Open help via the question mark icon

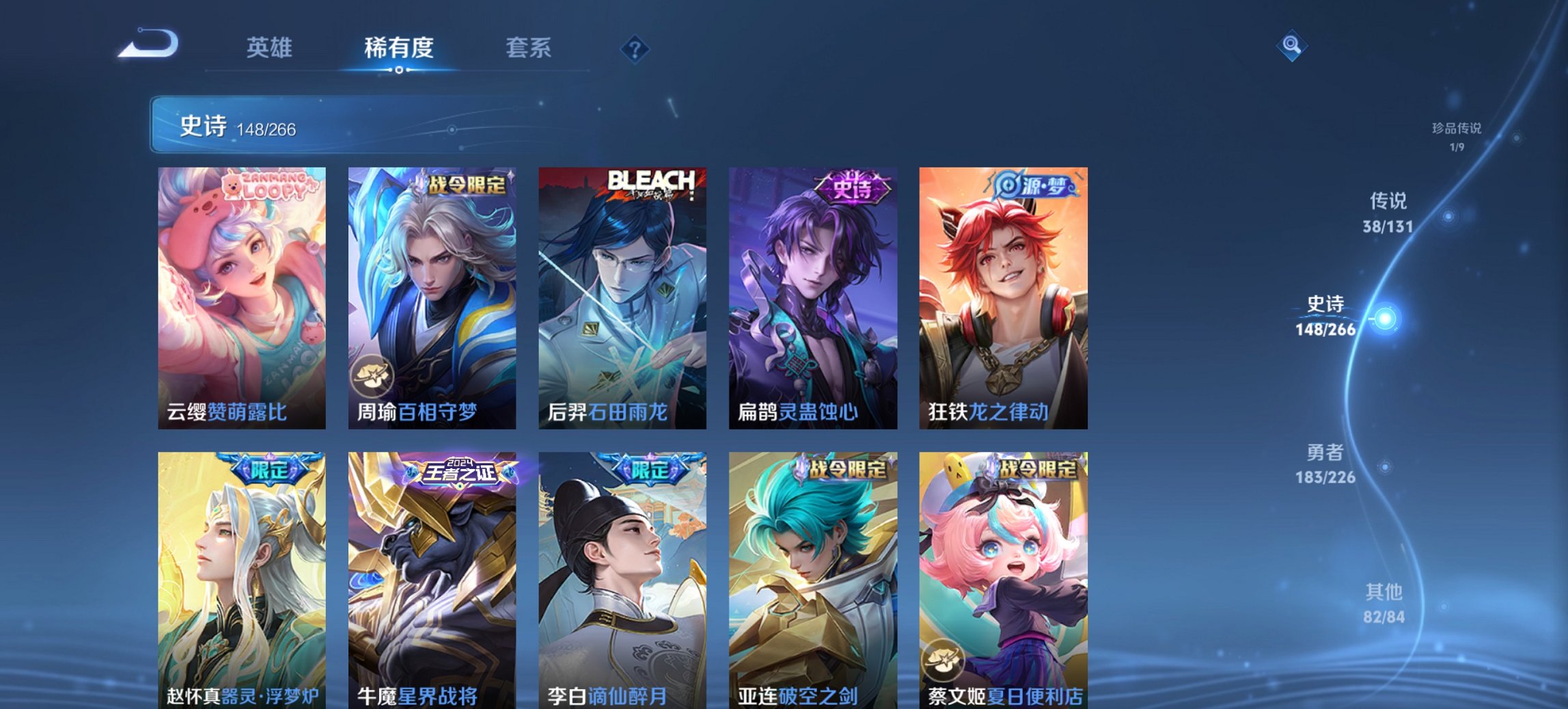pos(634,48)
